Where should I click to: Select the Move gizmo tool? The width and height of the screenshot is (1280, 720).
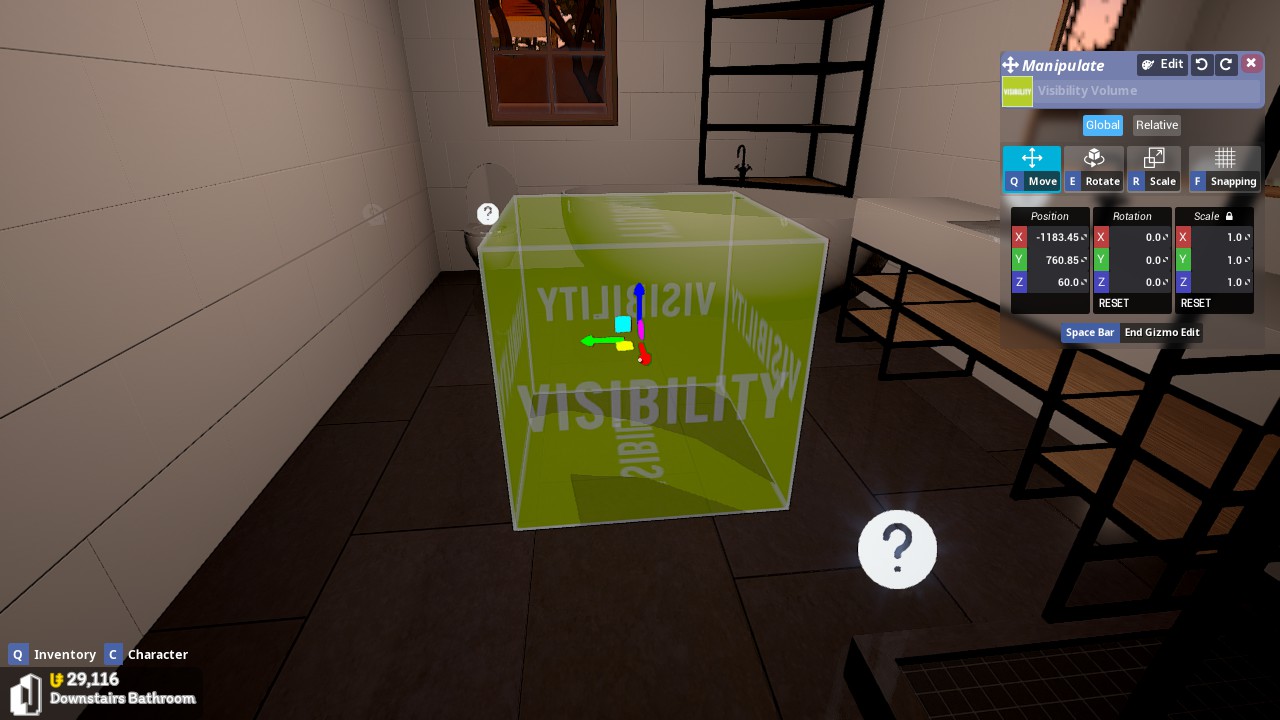1032,168
